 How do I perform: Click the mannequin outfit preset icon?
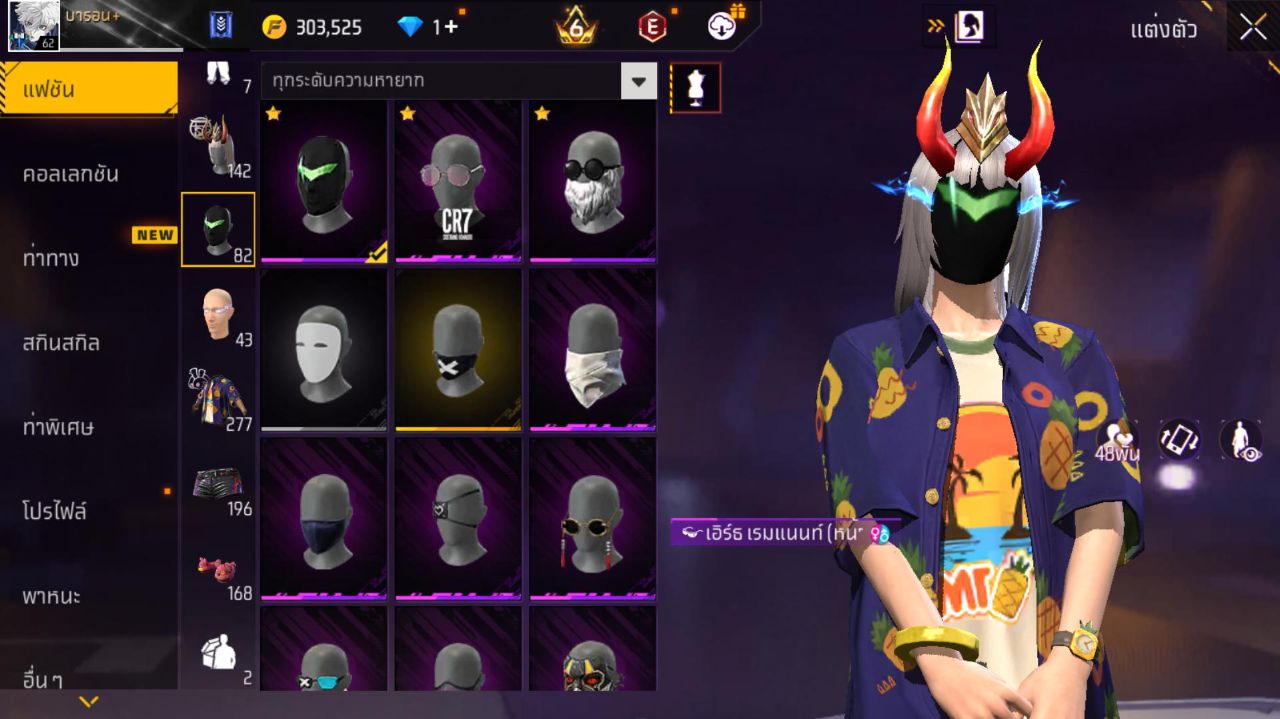(695, 88)
